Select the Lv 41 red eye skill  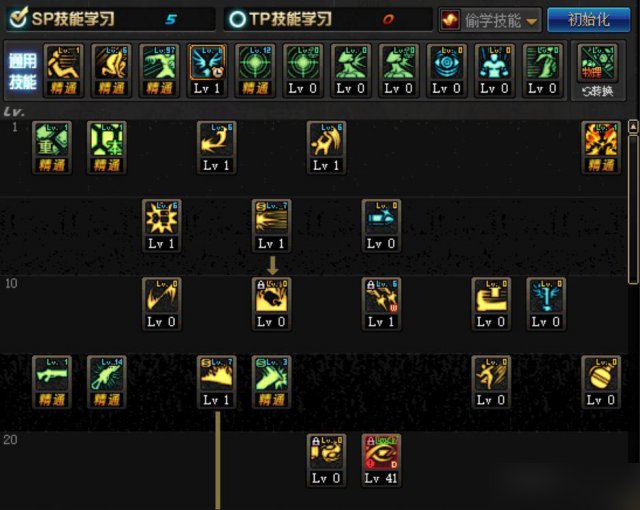coord(380,455)
